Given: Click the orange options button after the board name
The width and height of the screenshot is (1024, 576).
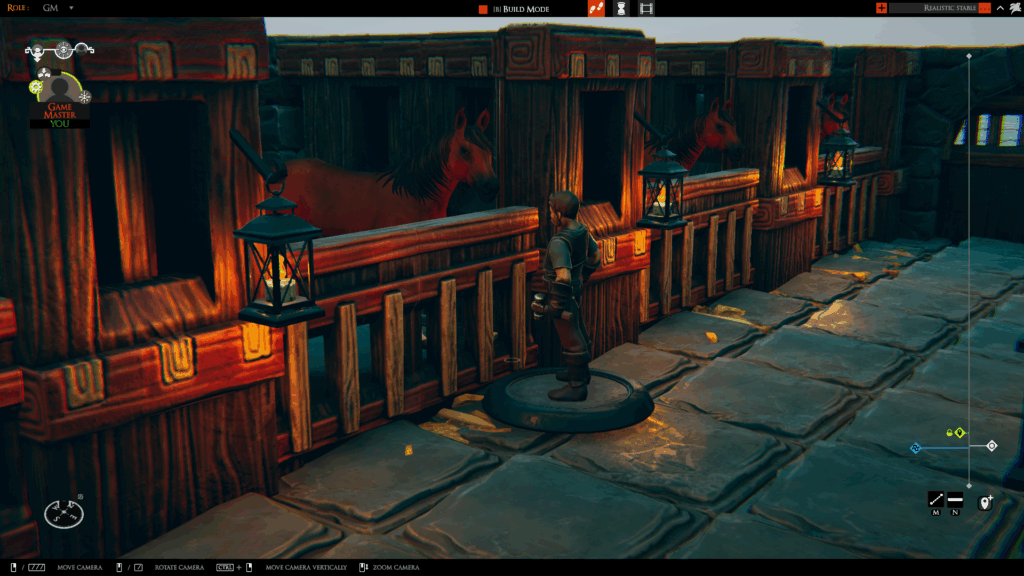Looking at the screenshot, I should [x=985, y=8].
